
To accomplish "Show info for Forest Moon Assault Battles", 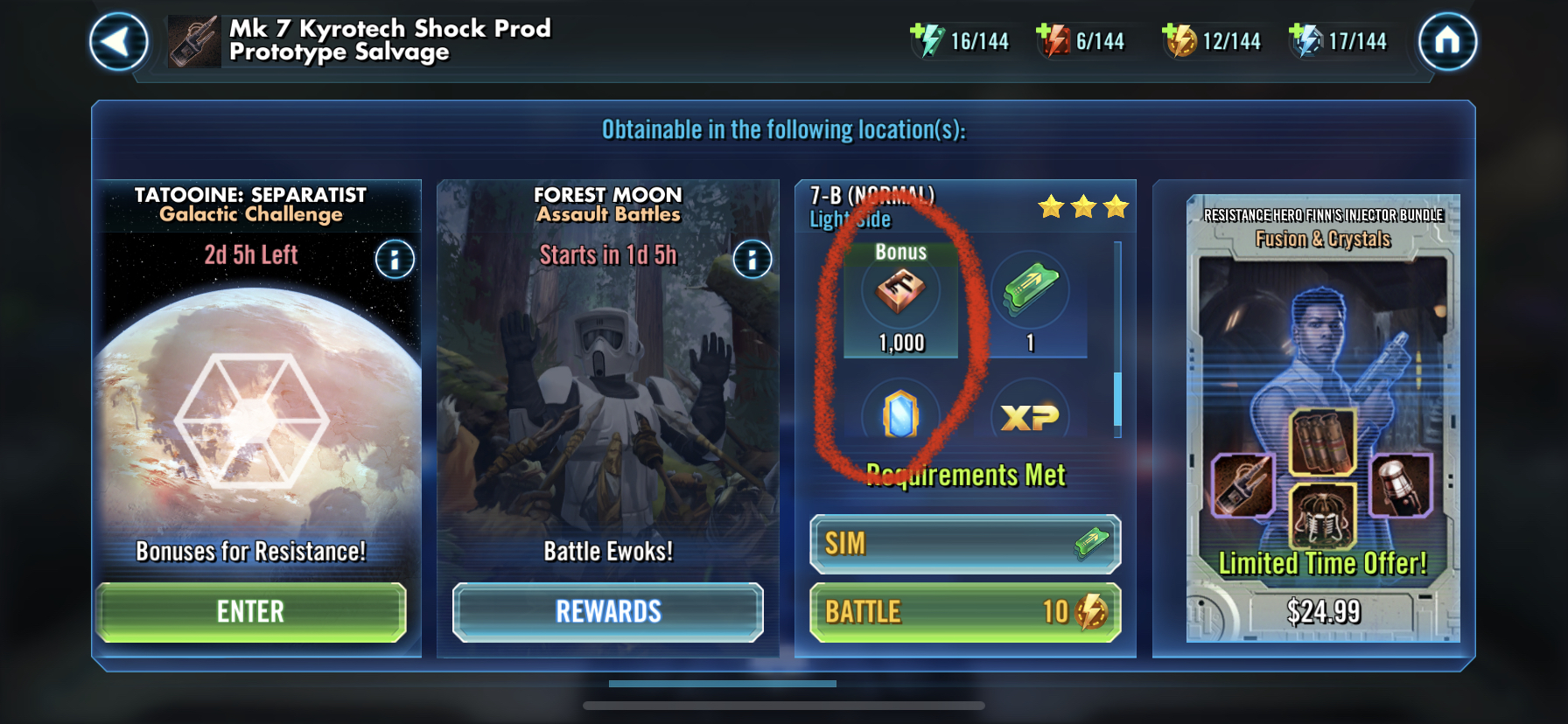I will pyautogui.click(x=752, y=259).
